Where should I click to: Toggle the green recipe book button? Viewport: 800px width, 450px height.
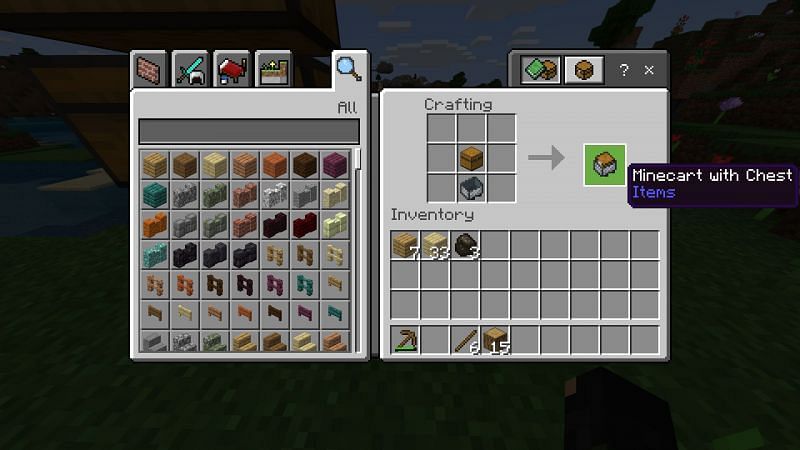click(x=540, y=70)
